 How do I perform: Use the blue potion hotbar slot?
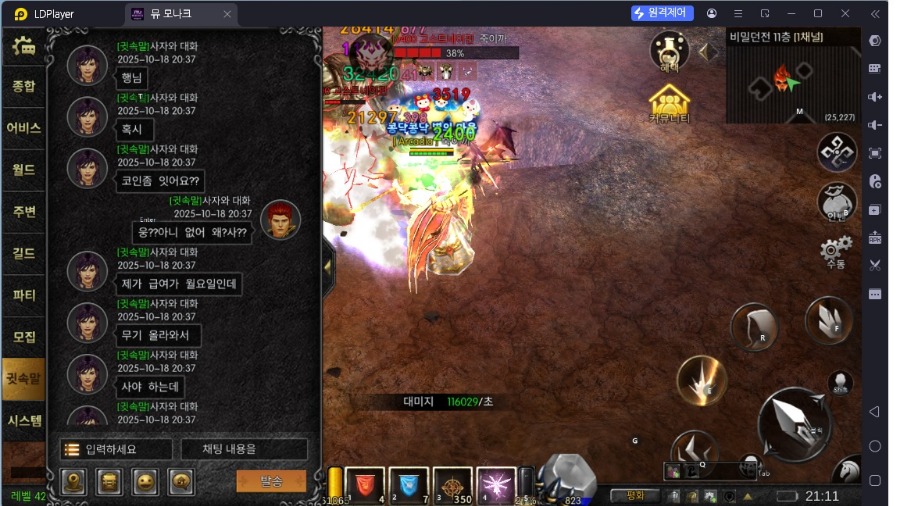[408, 483]
